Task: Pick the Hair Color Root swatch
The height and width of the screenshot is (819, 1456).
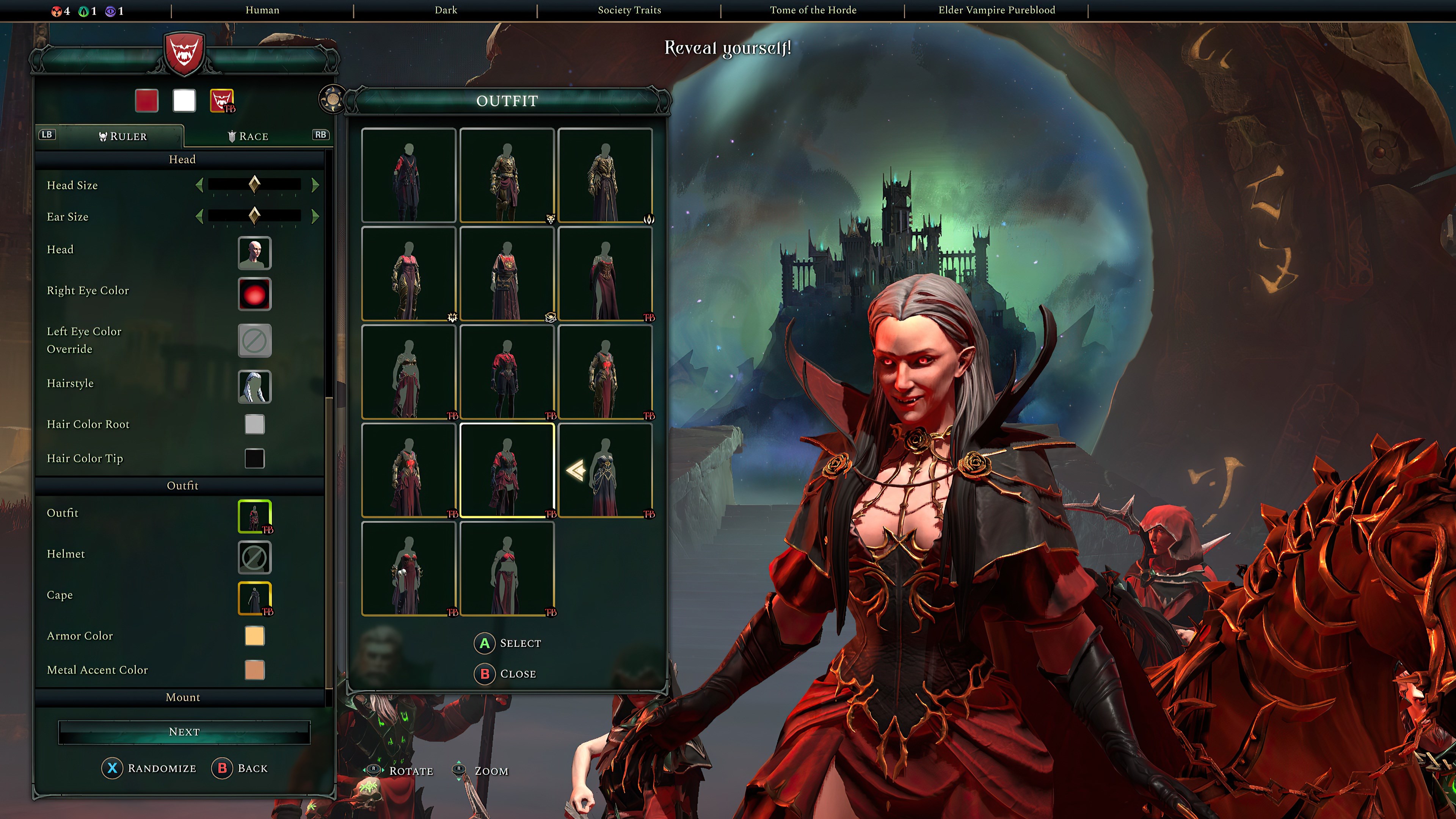Action: coord(254,424)
